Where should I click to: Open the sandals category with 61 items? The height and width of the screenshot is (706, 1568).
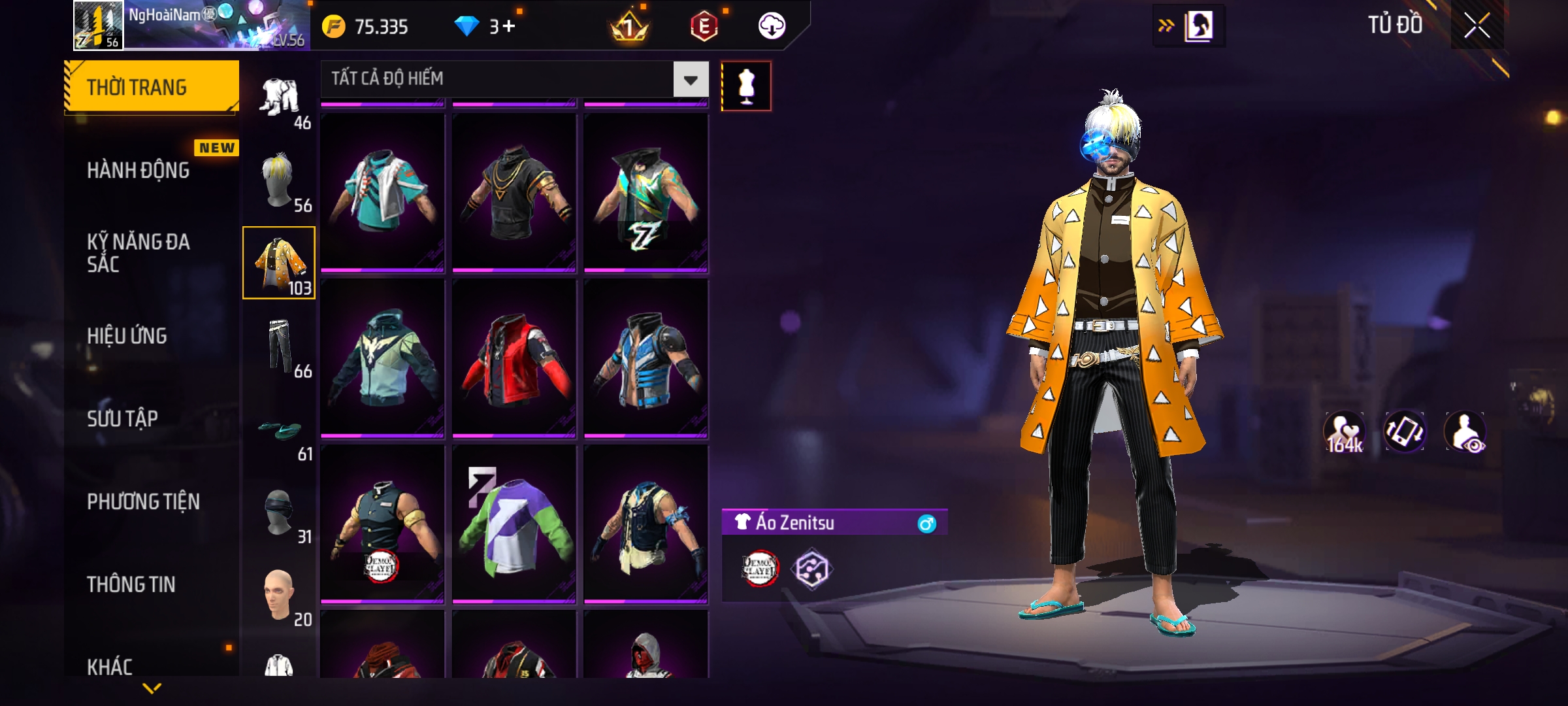[280, 430]
